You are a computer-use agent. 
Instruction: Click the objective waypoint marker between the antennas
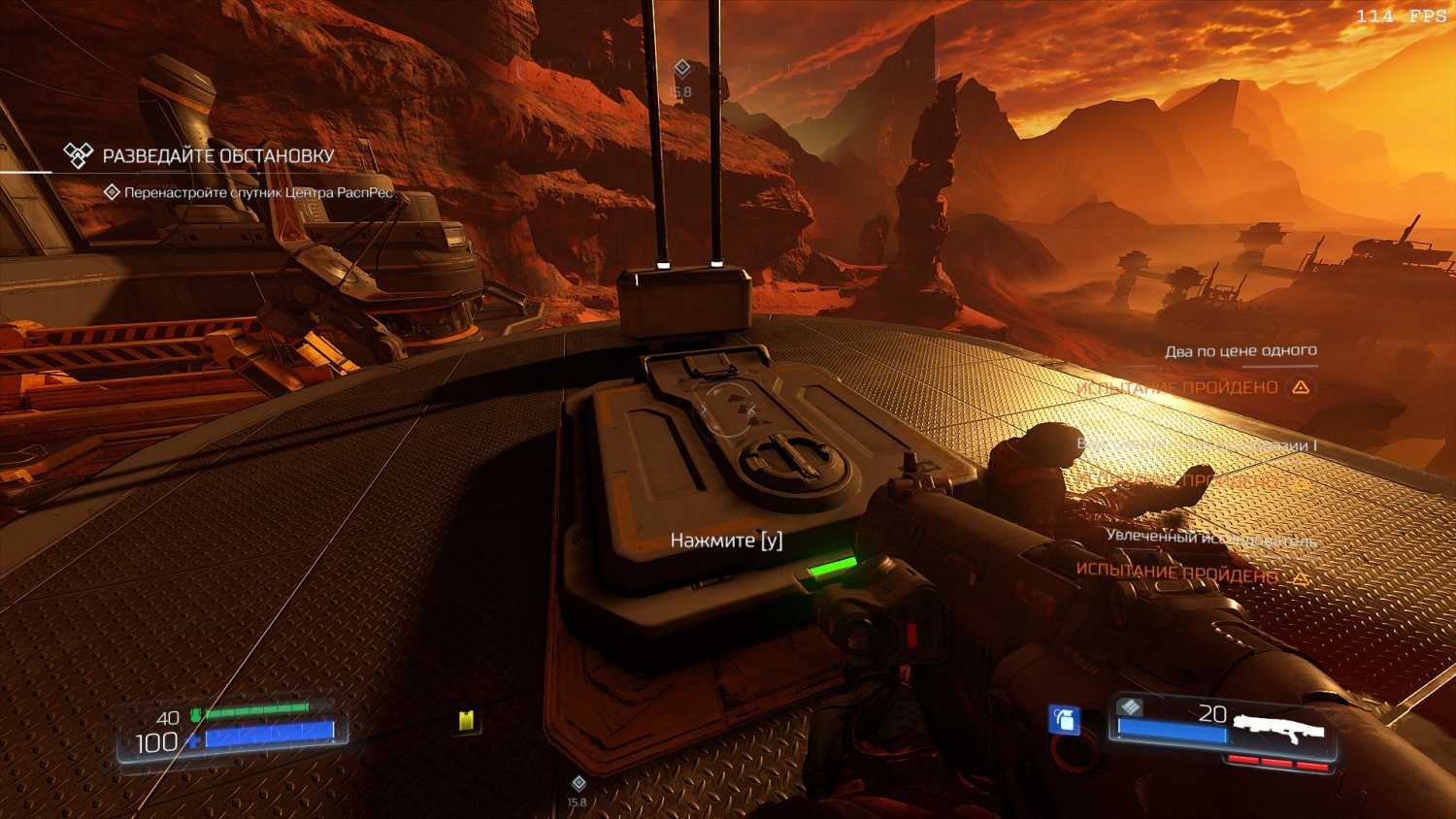[681, 68]
